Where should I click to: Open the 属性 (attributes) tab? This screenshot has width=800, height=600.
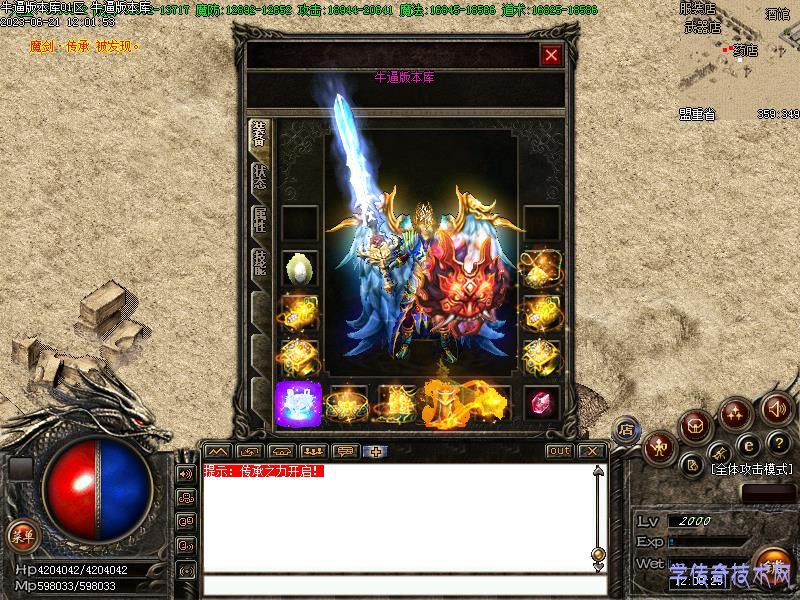pyautogui.click(x=259, y=222)
